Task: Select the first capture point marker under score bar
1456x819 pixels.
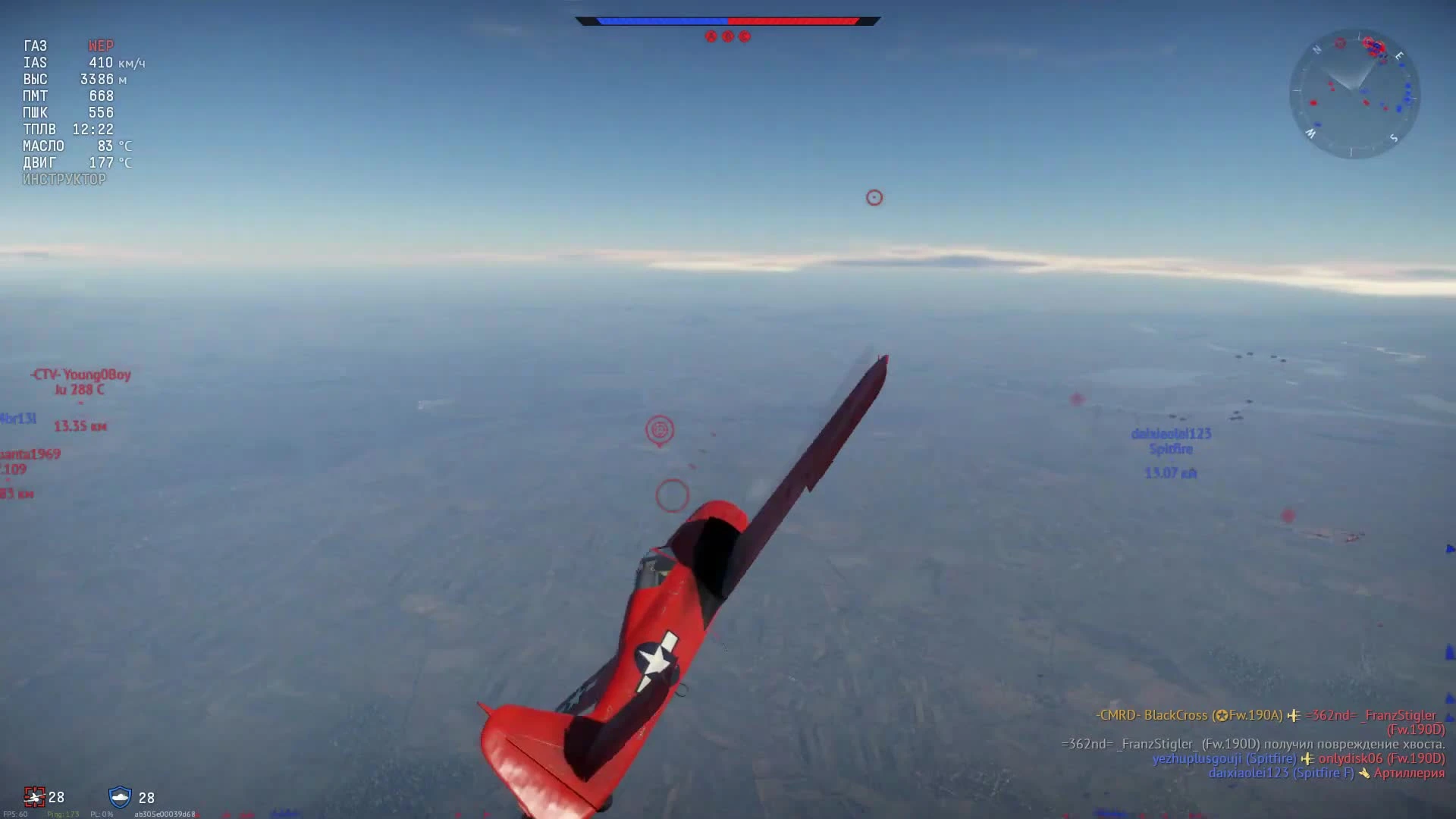Action: point(711,36)
